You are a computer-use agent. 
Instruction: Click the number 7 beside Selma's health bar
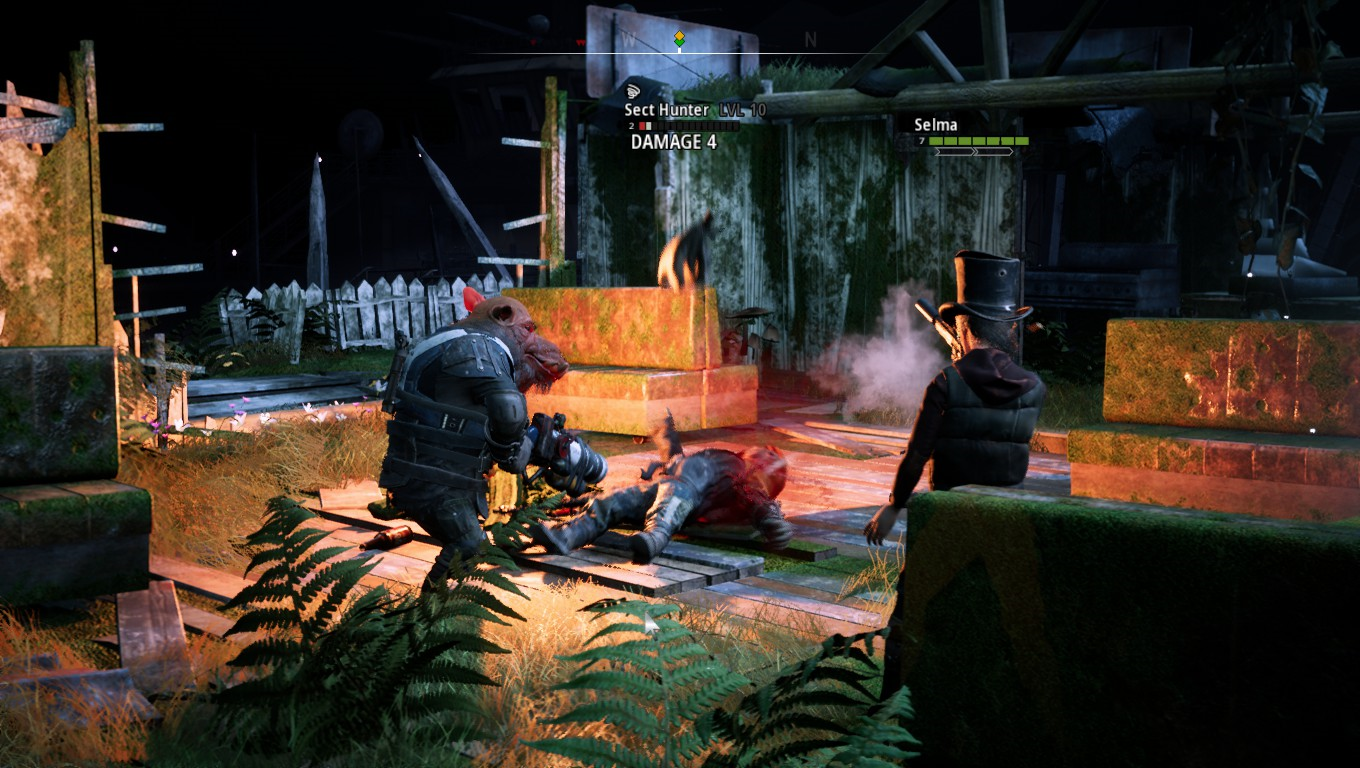(921, 141)
